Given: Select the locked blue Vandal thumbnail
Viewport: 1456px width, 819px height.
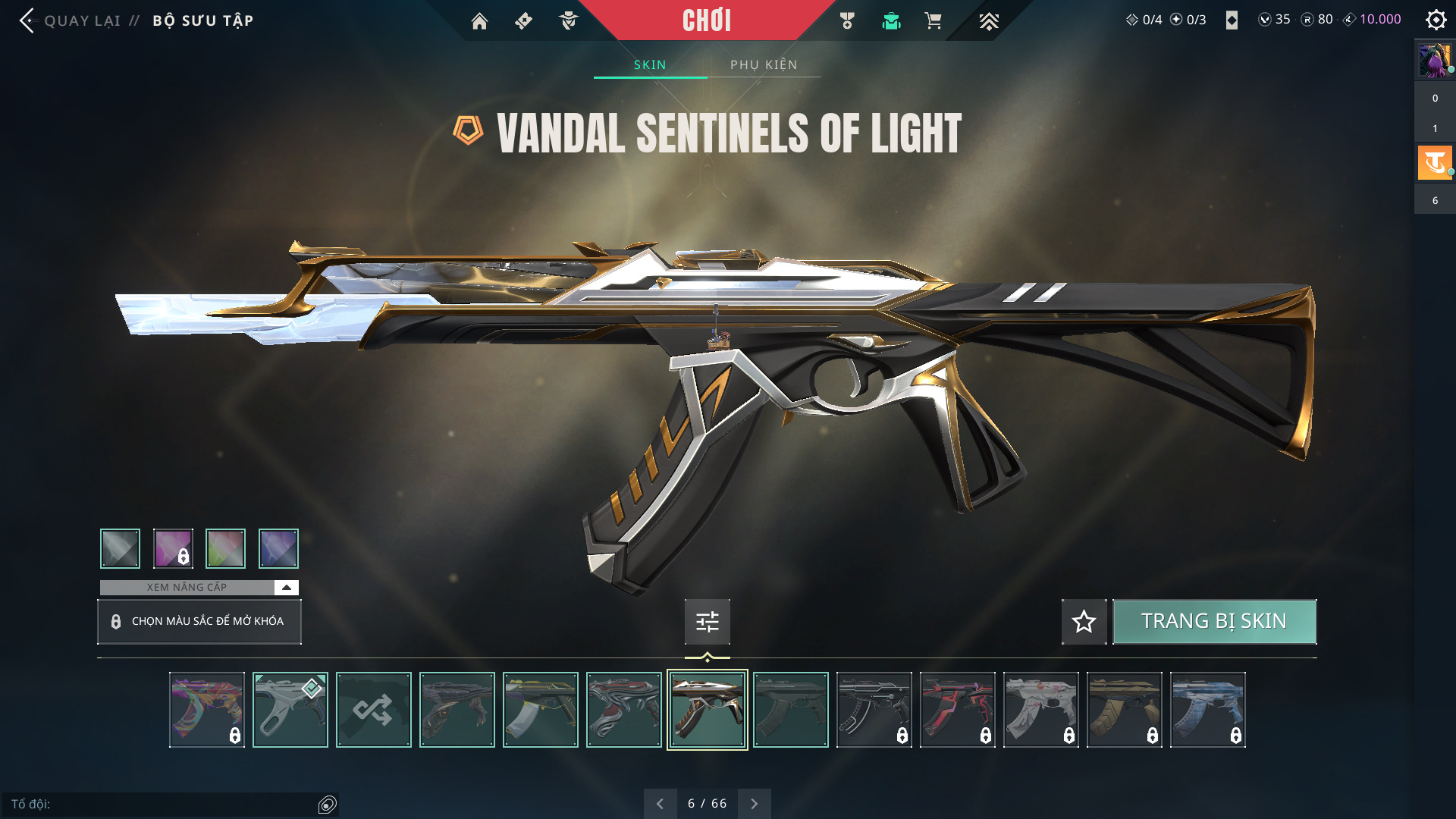Looking at the screenshot, I should click(1207, 710).
